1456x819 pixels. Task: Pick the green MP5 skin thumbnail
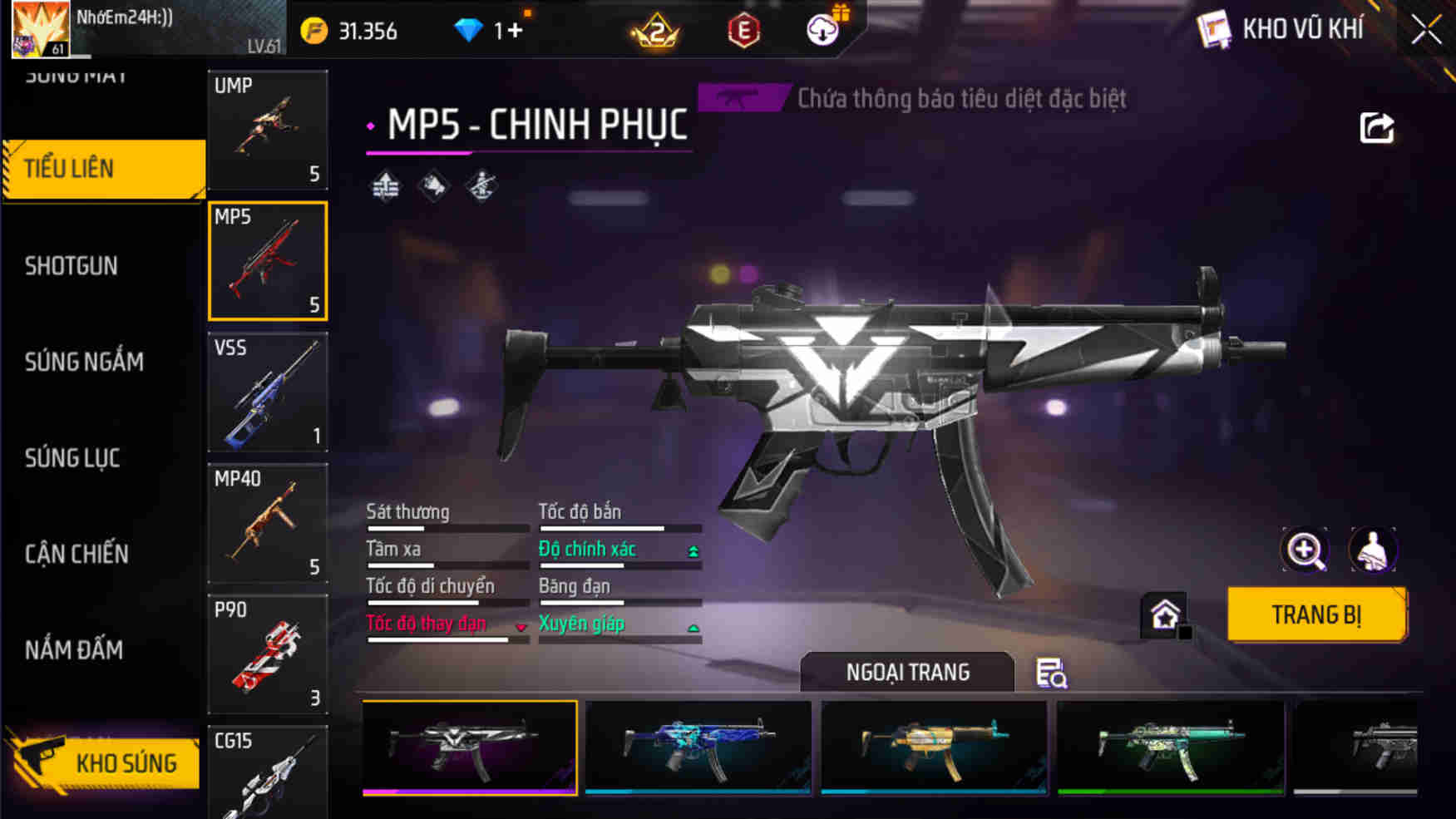point(1170,747)
